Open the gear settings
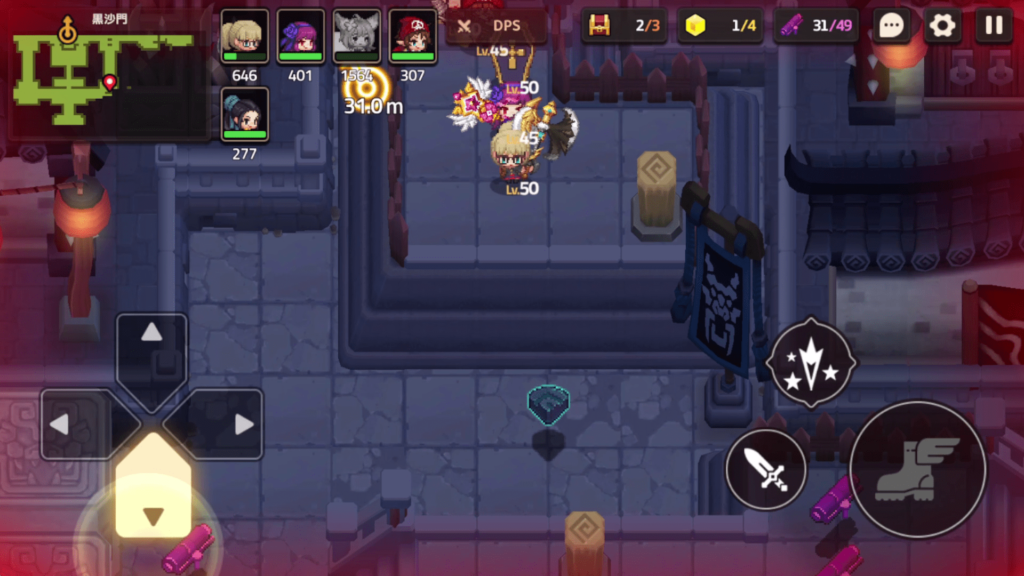This screenshot has height=576, width=1024. pos(942,26)
